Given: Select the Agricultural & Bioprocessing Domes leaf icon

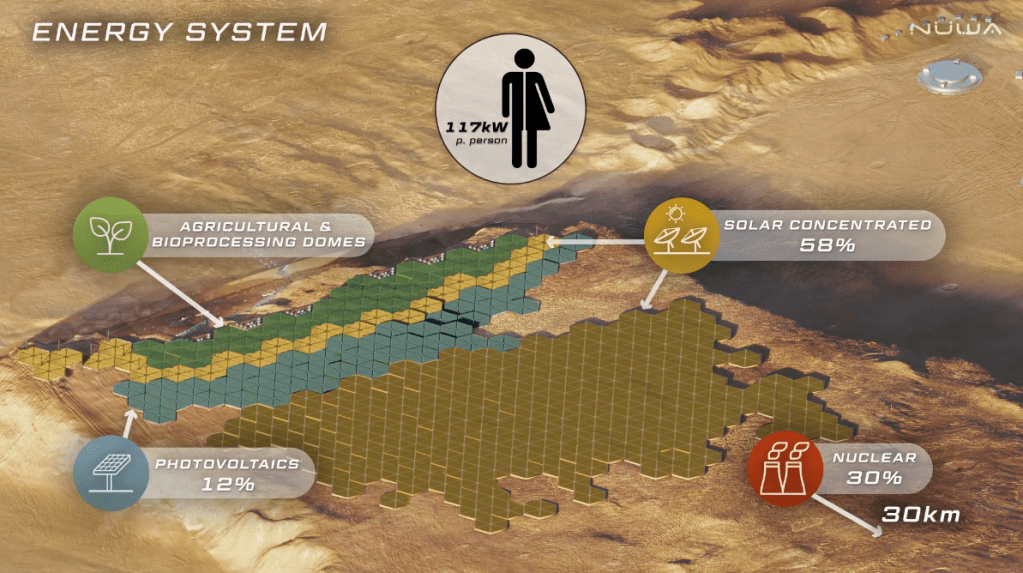Looking at the screenshot, I should (106, 233).
